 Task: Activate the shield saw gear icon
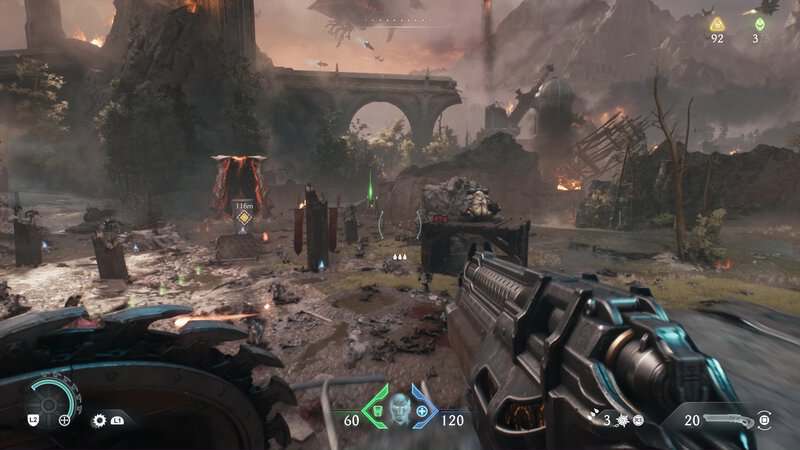[99, 421]
